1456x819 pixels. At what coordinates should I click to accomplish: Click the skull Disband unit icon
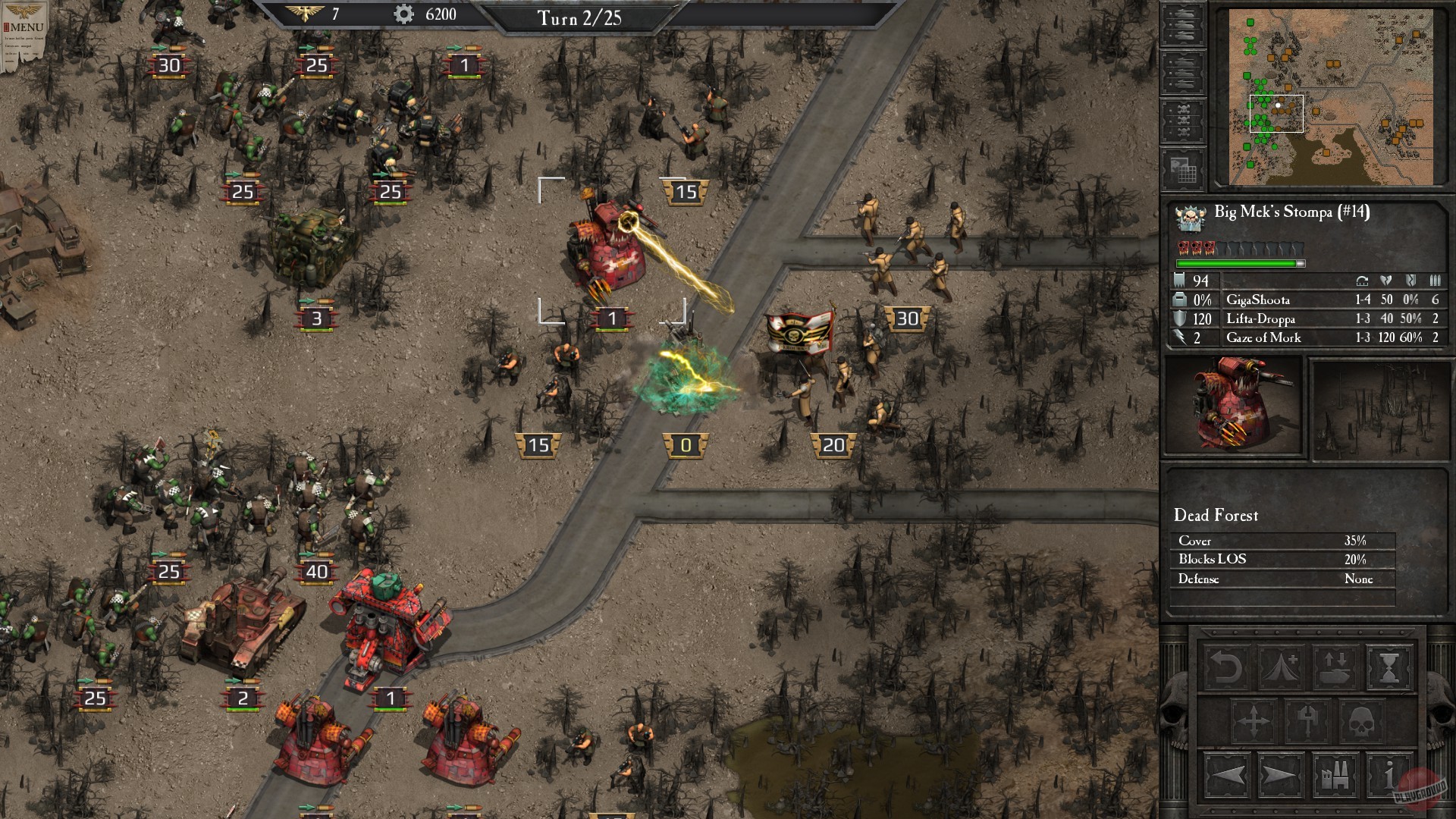(x=1361, y=721)
